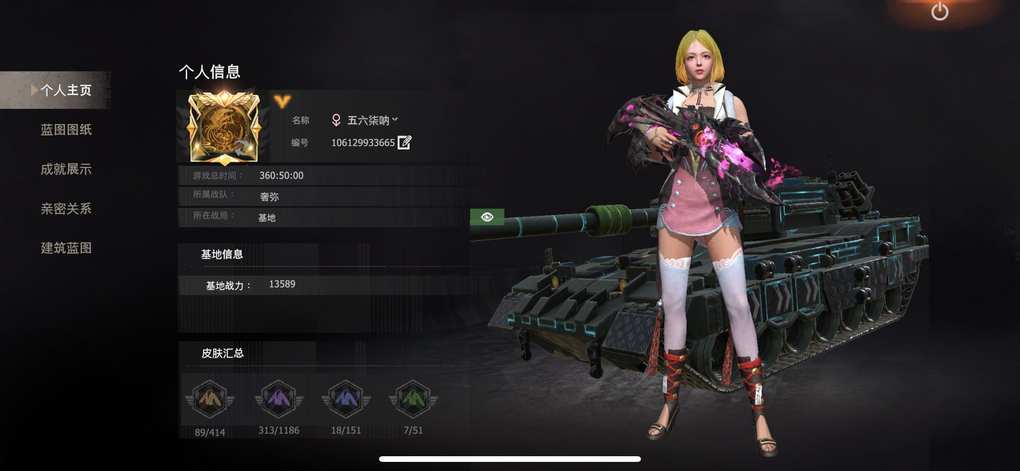Select the yellow jacket skin category
1020x471 pixels.
[x=209, y=399]
